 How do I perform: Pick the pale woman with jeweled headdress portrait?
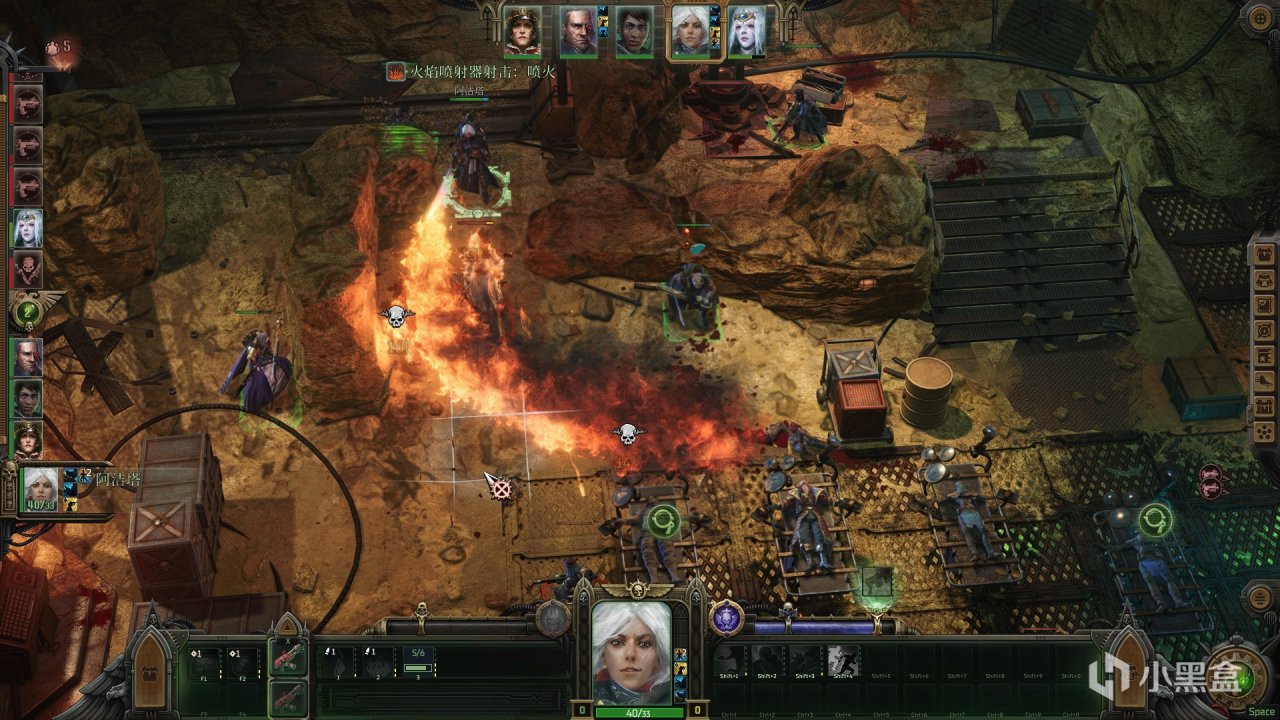click(746, 31)
